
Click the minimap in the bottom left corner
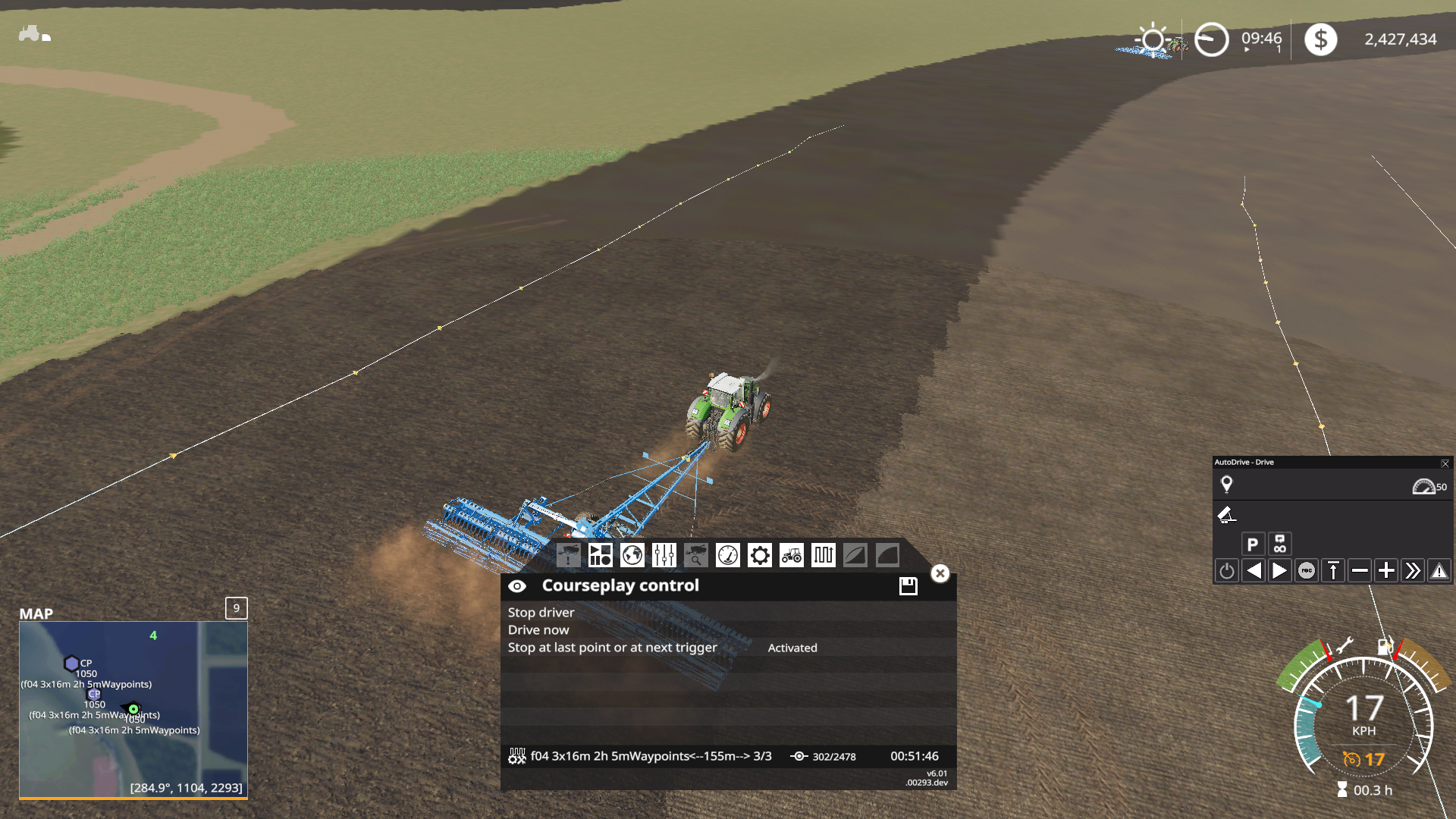coord(133,709)
